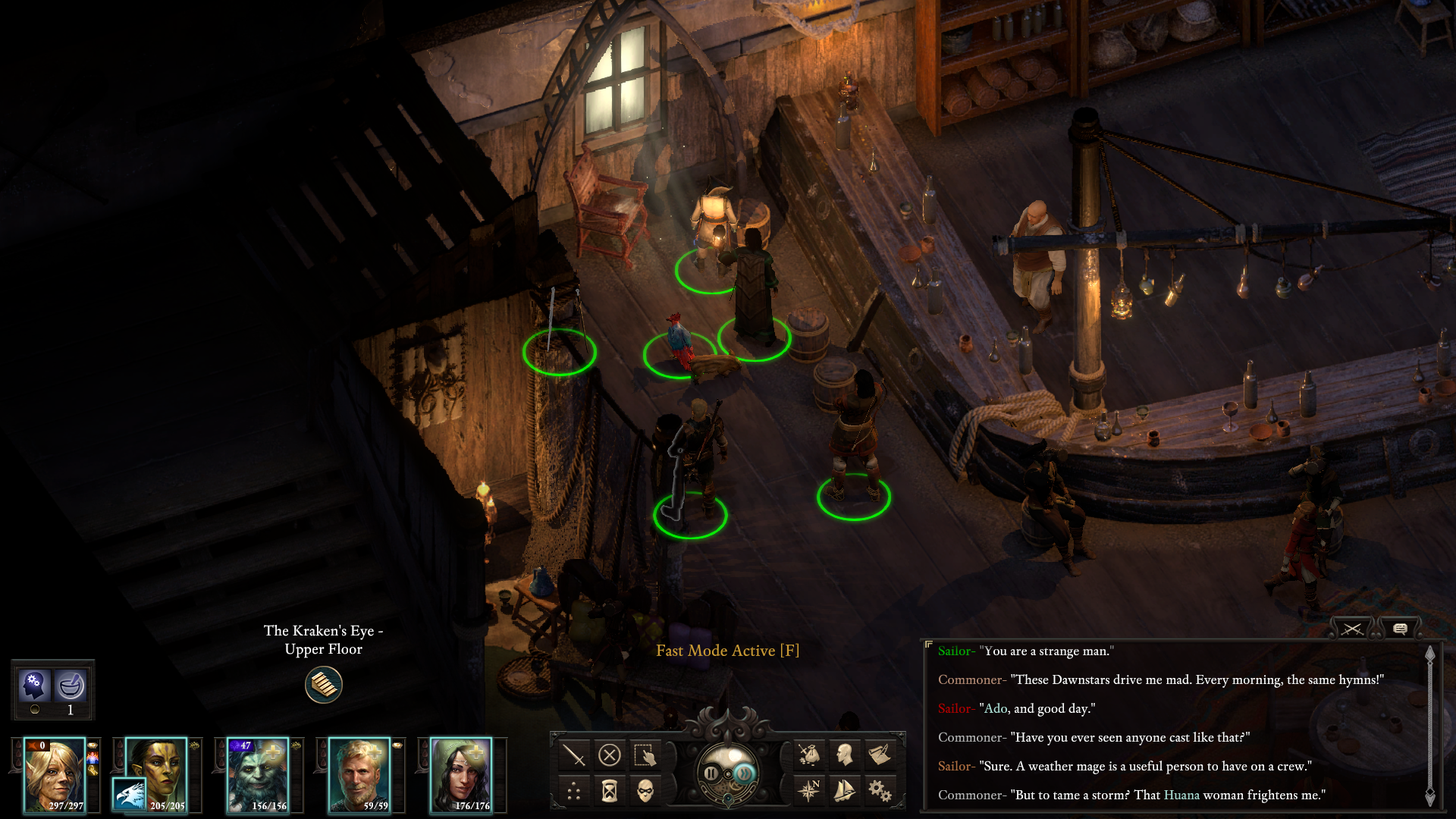
Task: Open the area map compass icon
Action: click(x=809, y=791)
